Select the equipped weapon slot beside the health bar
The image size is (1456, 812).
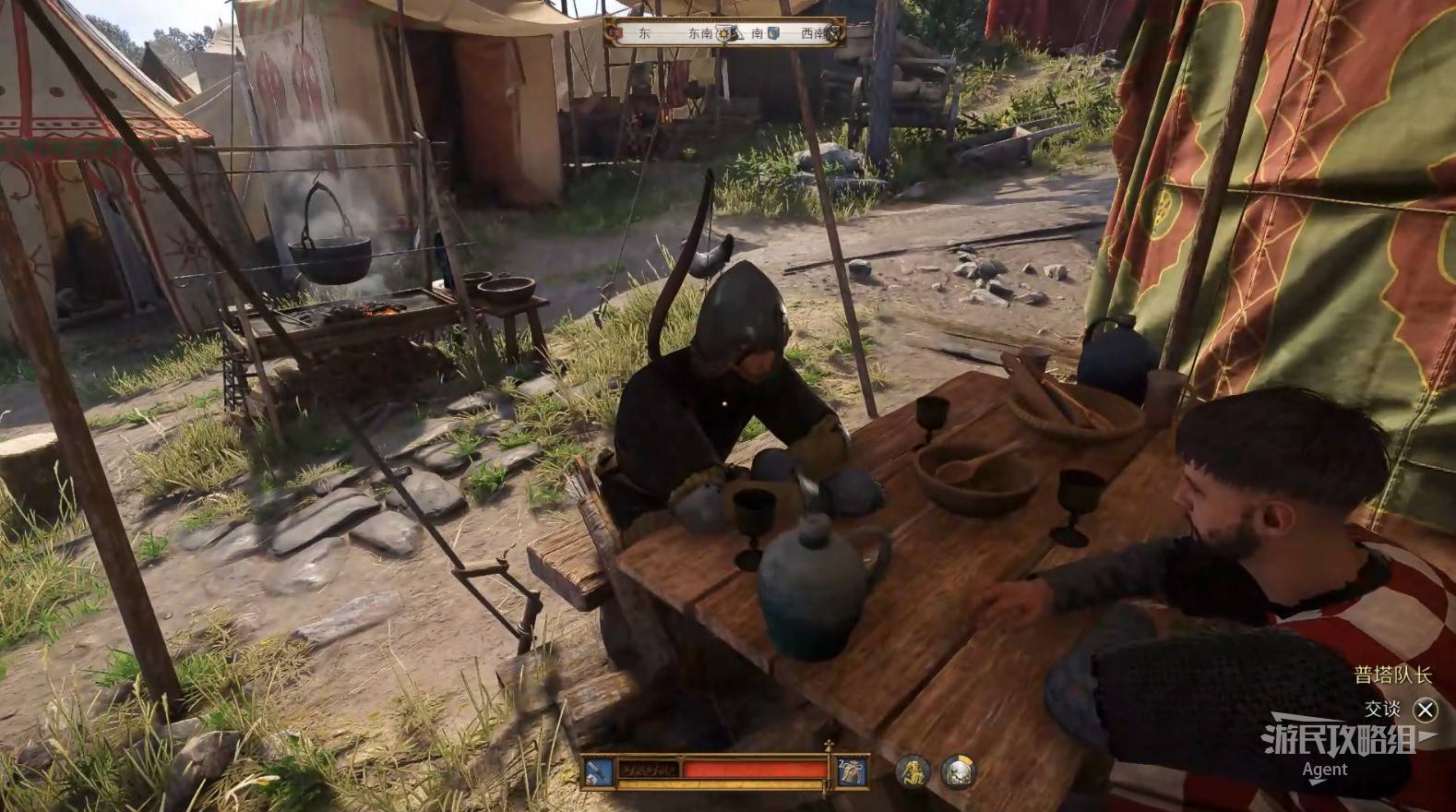[597, 770]
